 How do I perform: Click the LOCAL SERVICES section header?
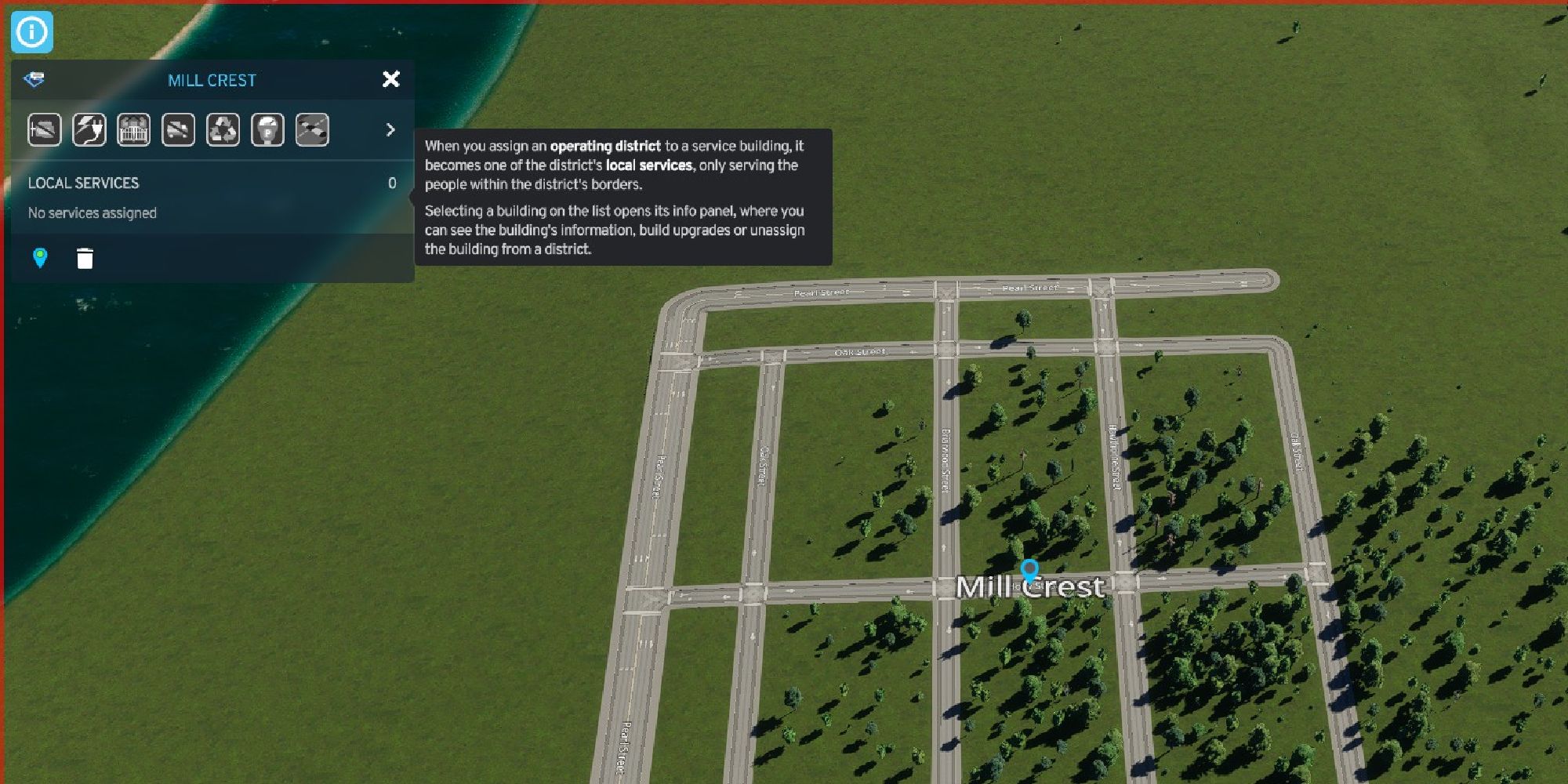[83, 183]
